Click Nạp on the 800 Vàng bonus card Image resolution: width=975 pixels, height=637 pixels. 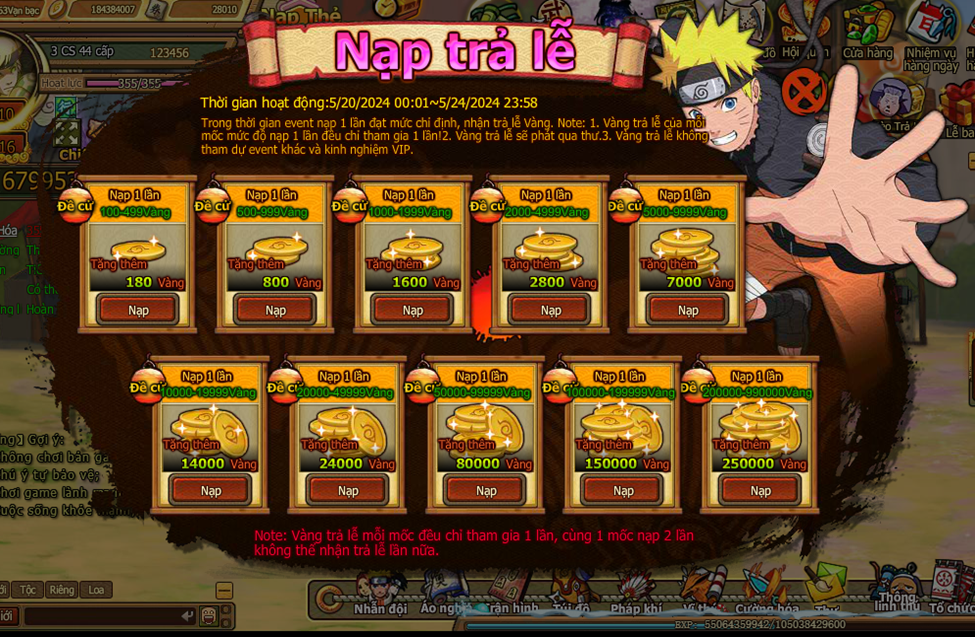275,310
